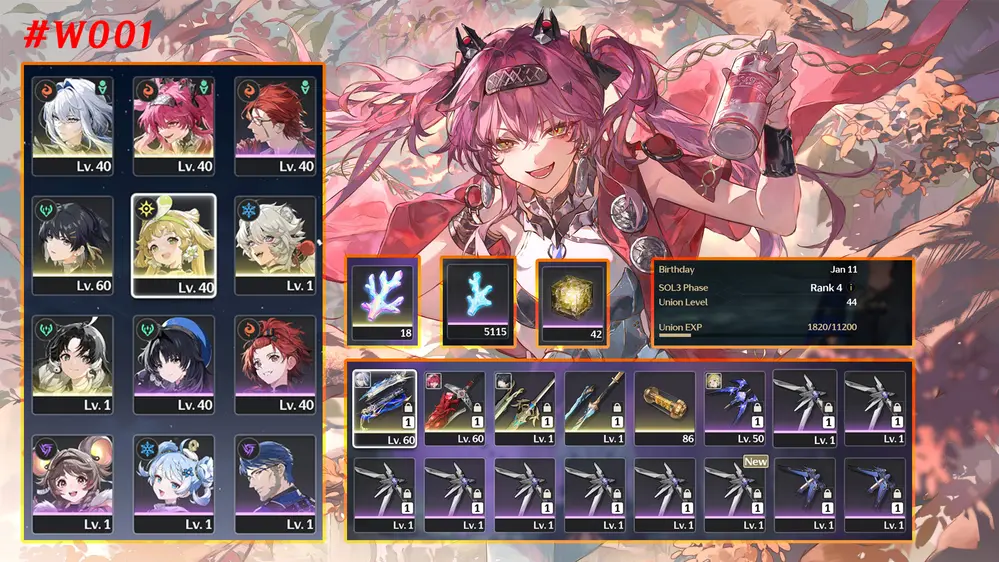Select the red-haired Lv. 40 girl portrait

[x=274, y=364]
